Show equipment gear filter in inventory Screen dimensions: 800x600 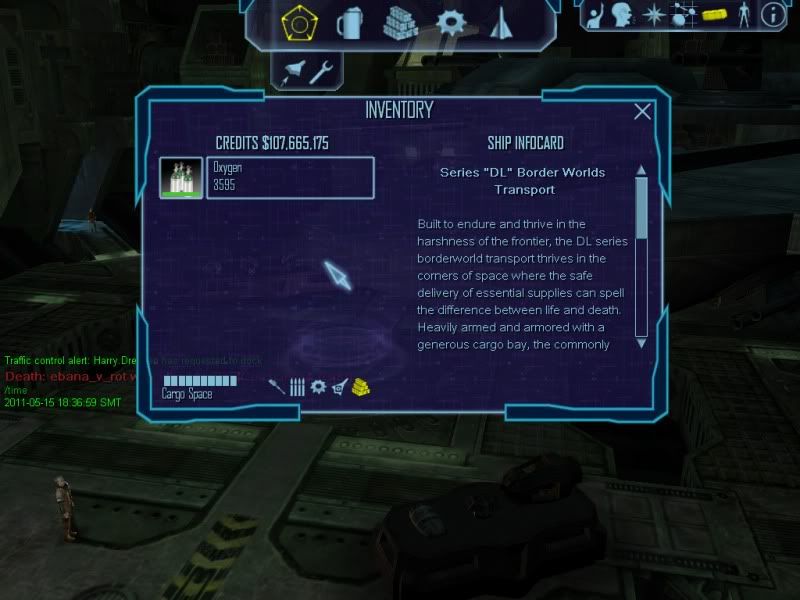pos(318,386)
